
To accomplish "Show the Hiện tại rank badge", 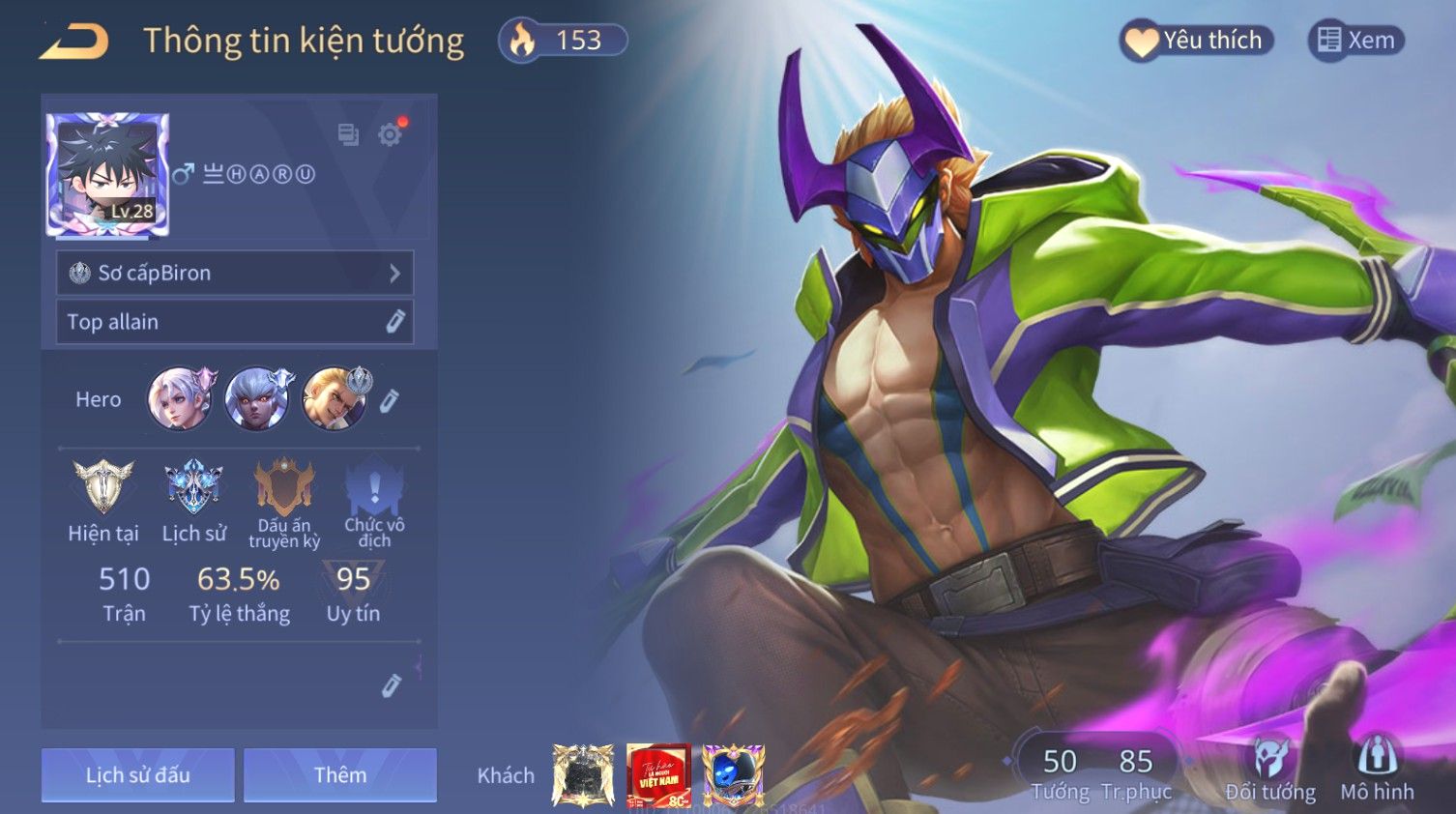I will coord(103,486).
